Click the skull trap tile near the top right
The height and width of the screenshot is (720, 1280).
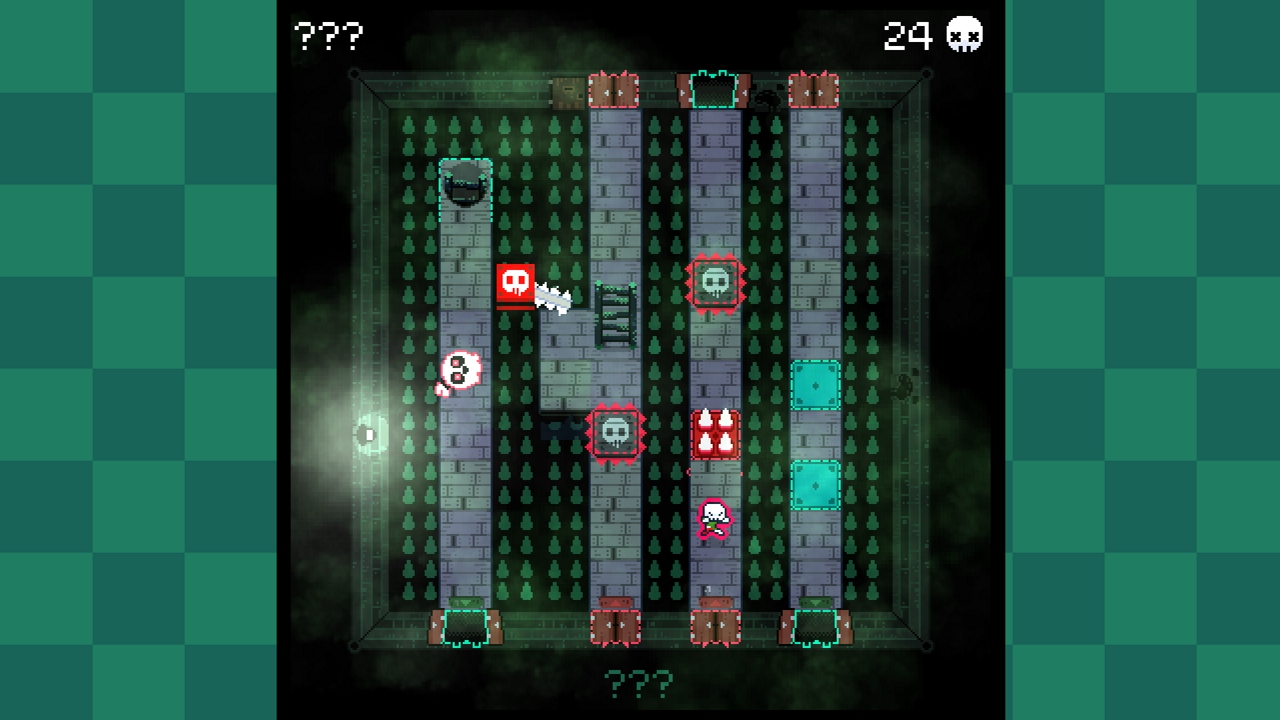point(713,281)
